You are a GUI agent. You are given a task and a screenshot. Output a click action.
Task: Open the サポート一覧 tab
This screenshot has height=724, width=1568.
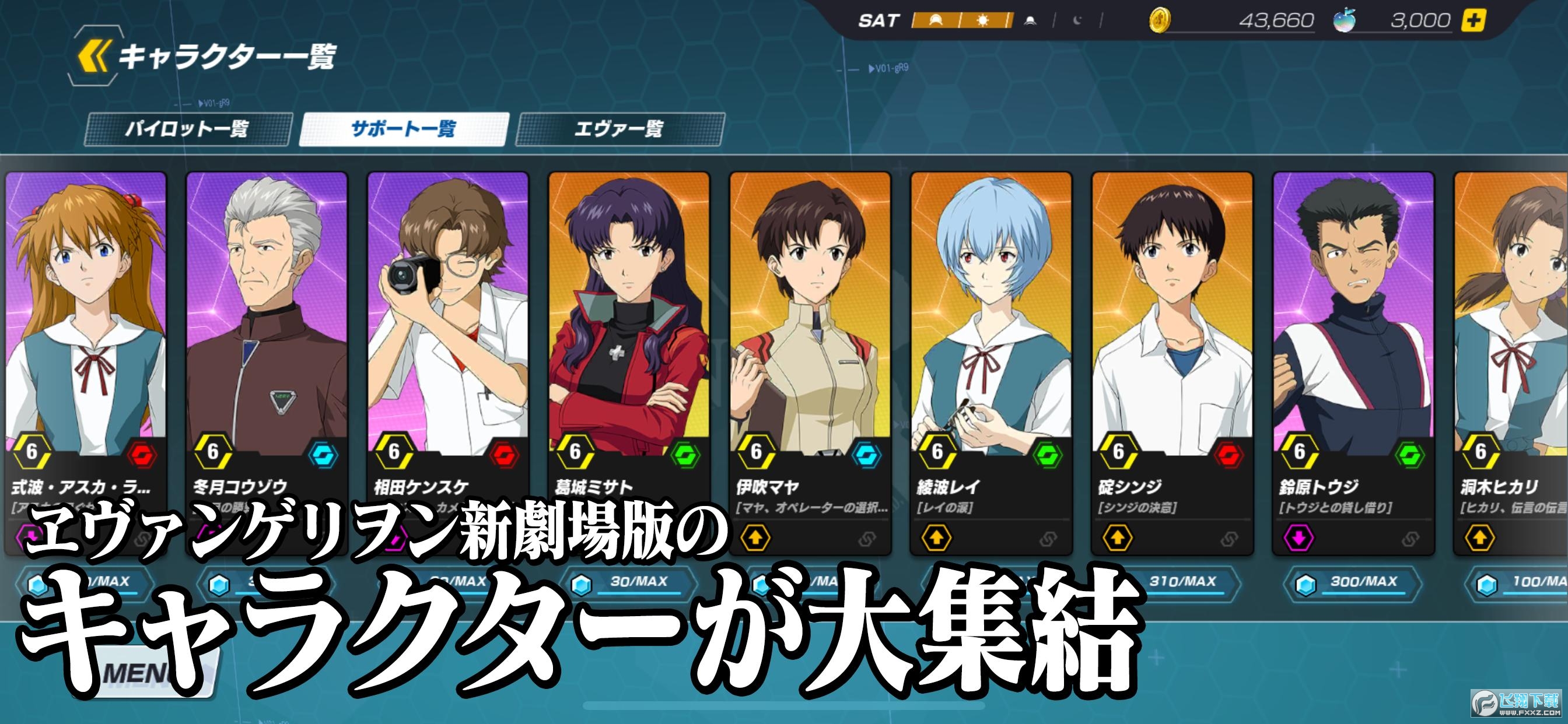tap(404, 129)
